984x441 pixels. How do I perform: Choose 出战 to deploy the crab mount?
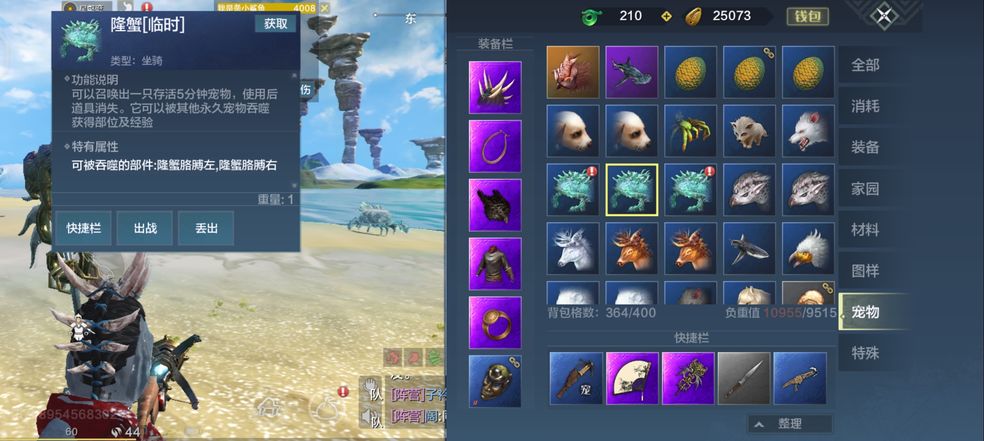(145, 228)
